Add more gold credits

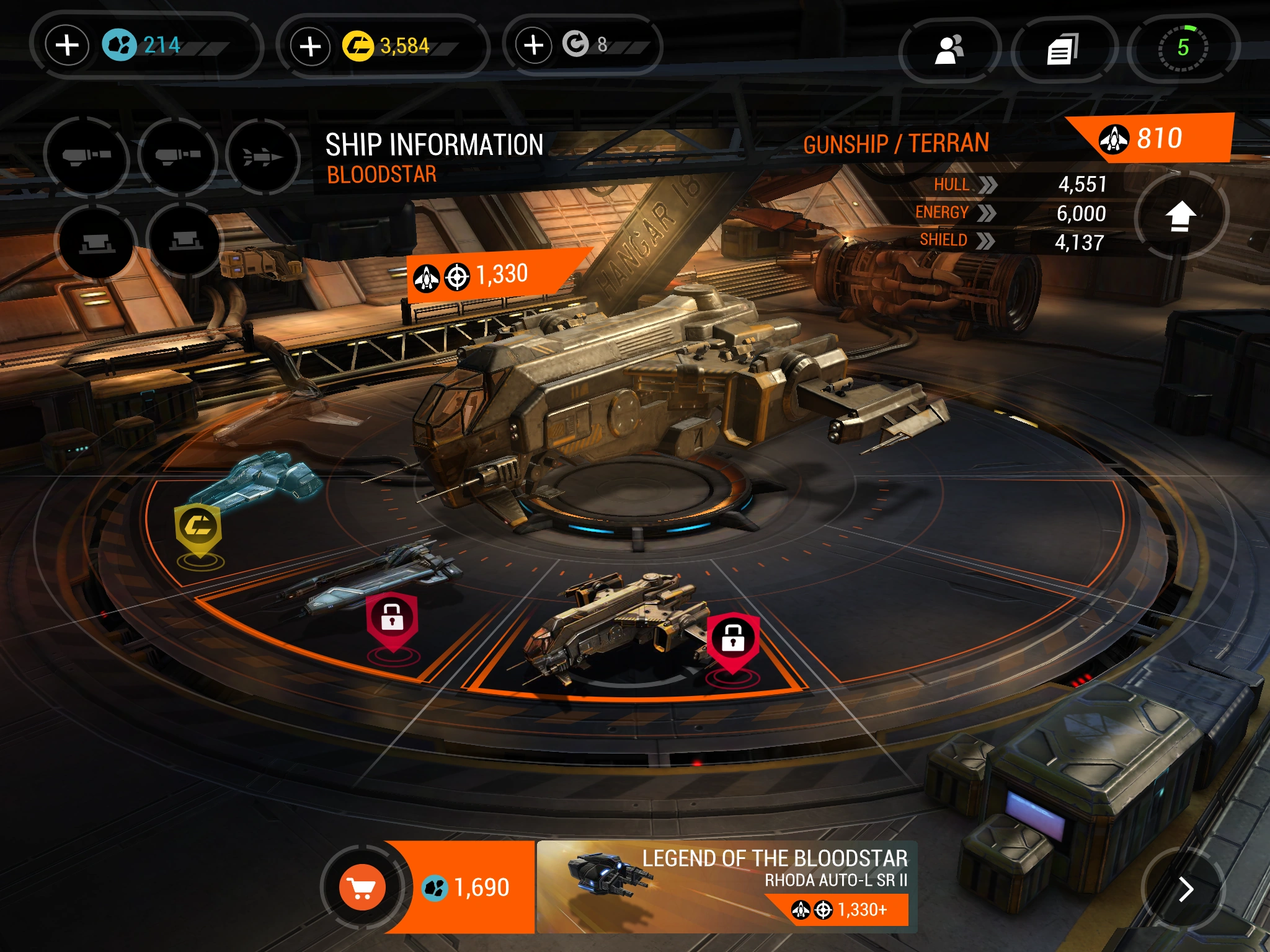tap(310, 46)
